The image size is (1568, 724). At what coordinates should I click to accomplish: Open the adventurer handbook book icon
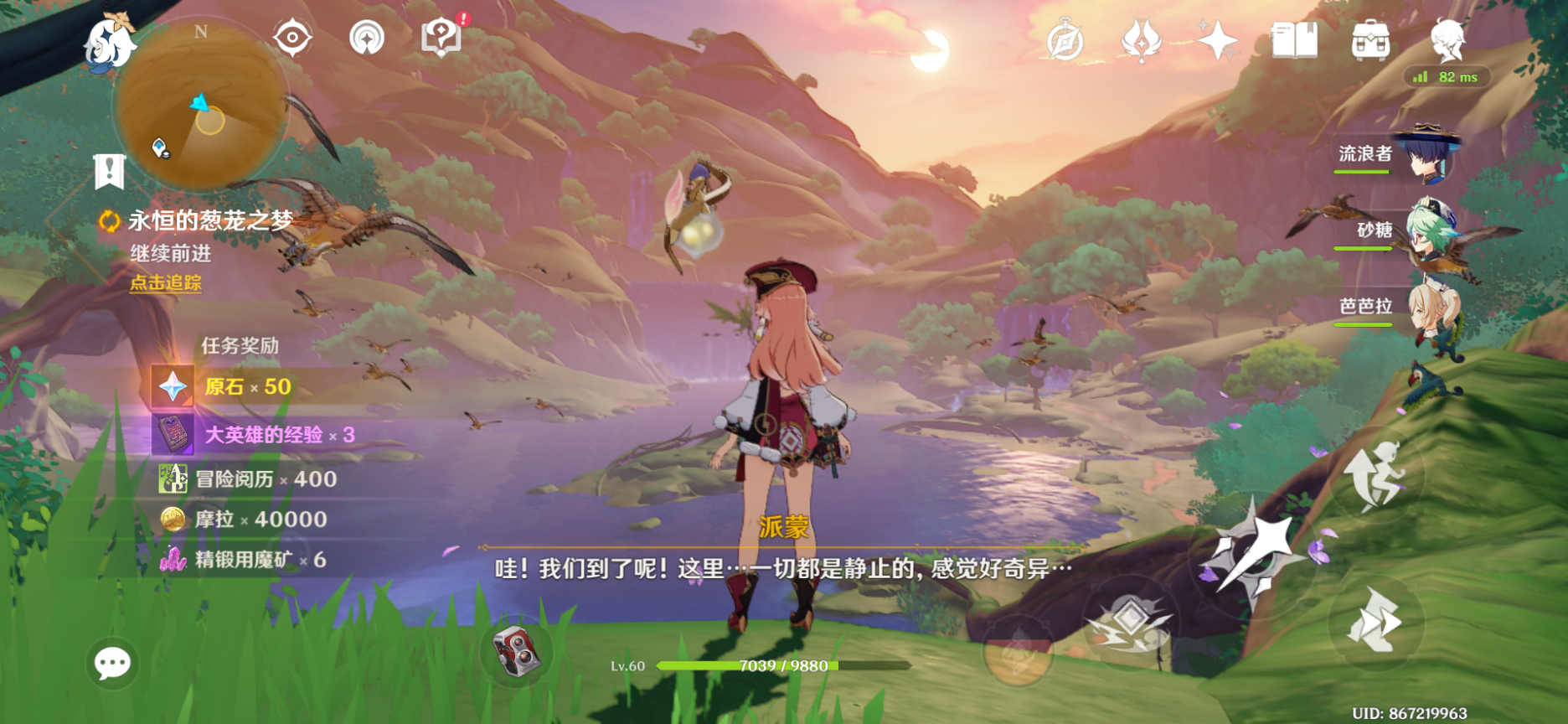(x=1294, y=40)
